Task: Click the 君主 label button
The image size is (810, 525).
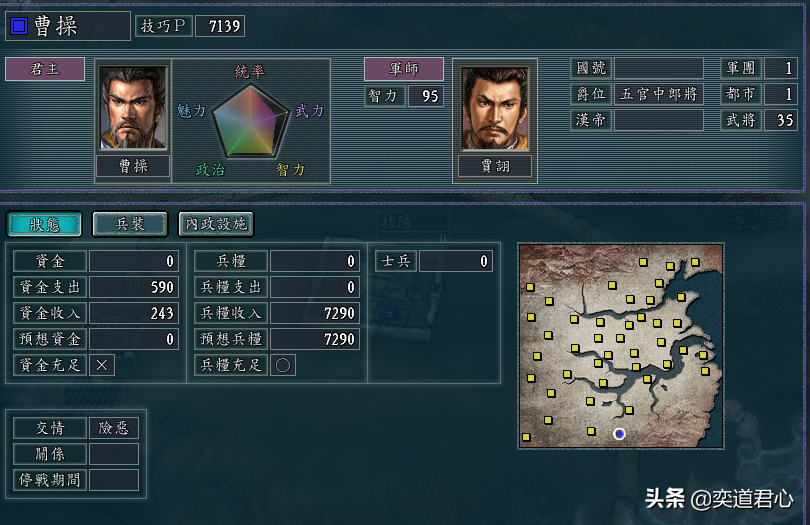Action: pos(45,69)
